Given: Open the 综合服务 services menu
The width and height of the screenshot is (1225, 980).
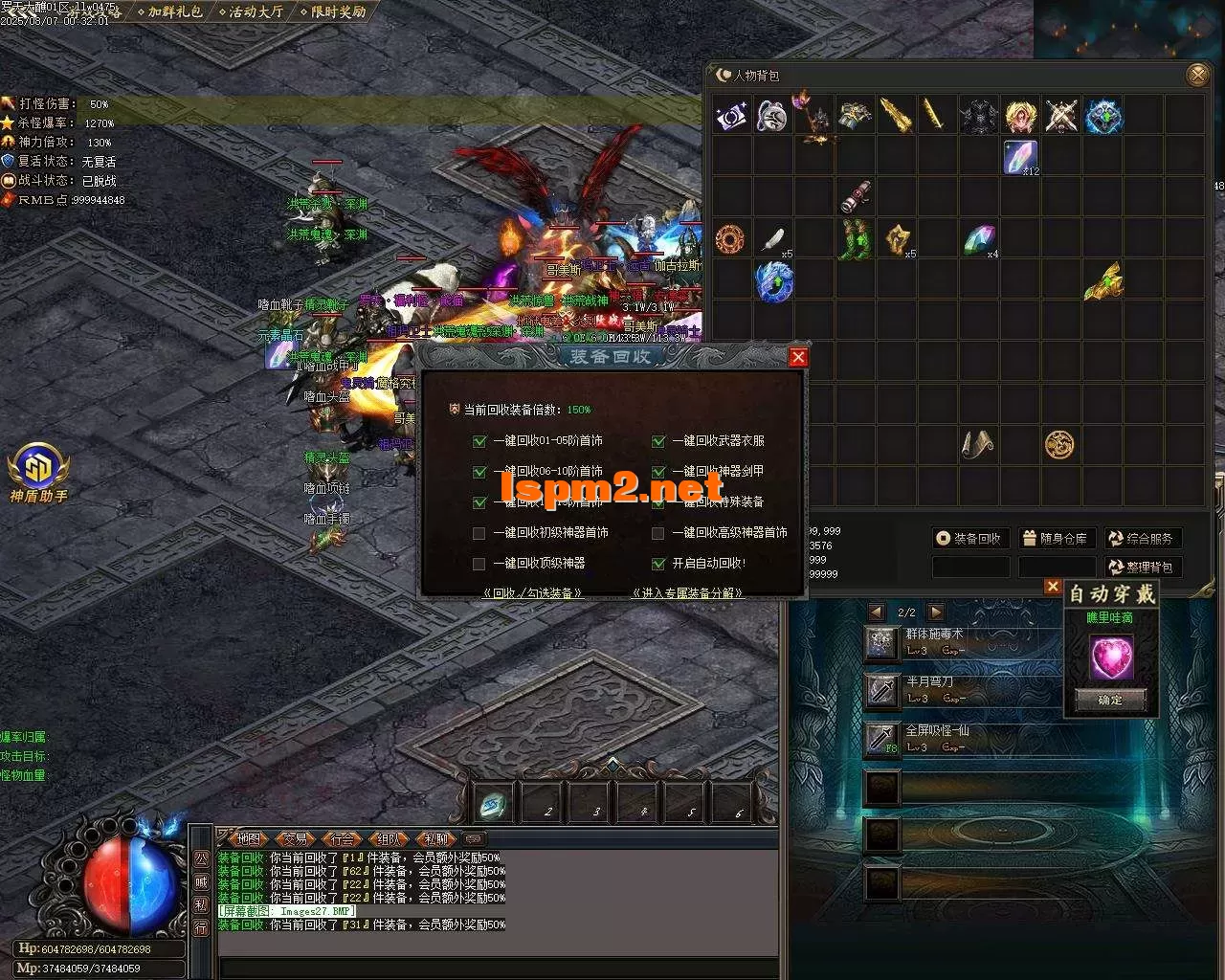Looking at the screenshot, I should click(x=1142, y=539).
